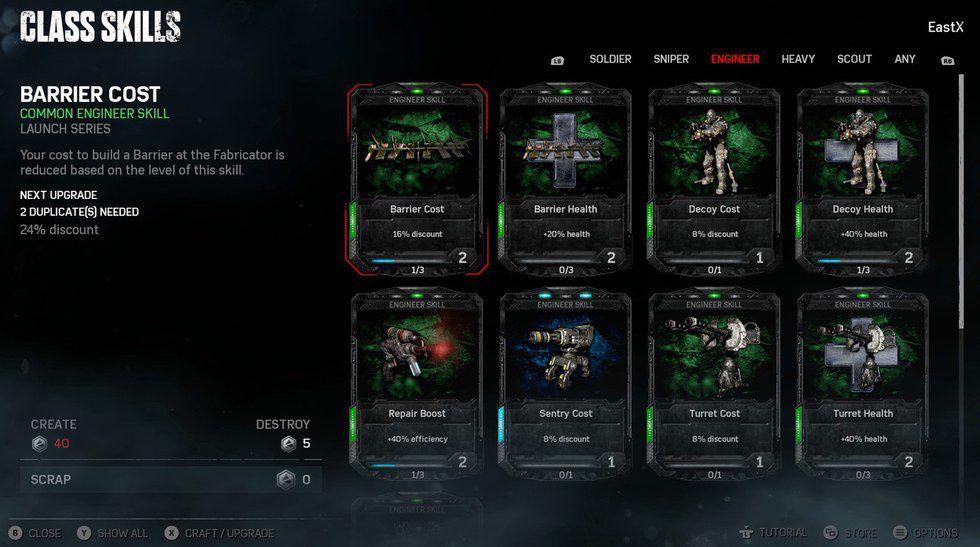Pick the Decoy Cost skill card
This screenshot has height=547, width=980.
point(714,180)
